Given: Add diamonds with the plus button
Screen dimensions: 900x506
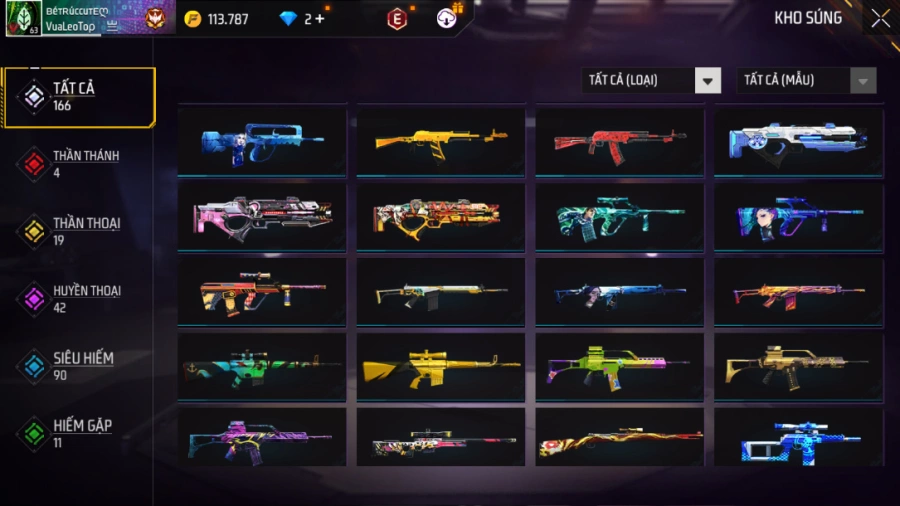Looking at the screenshot, I should (x=319, y=19).
